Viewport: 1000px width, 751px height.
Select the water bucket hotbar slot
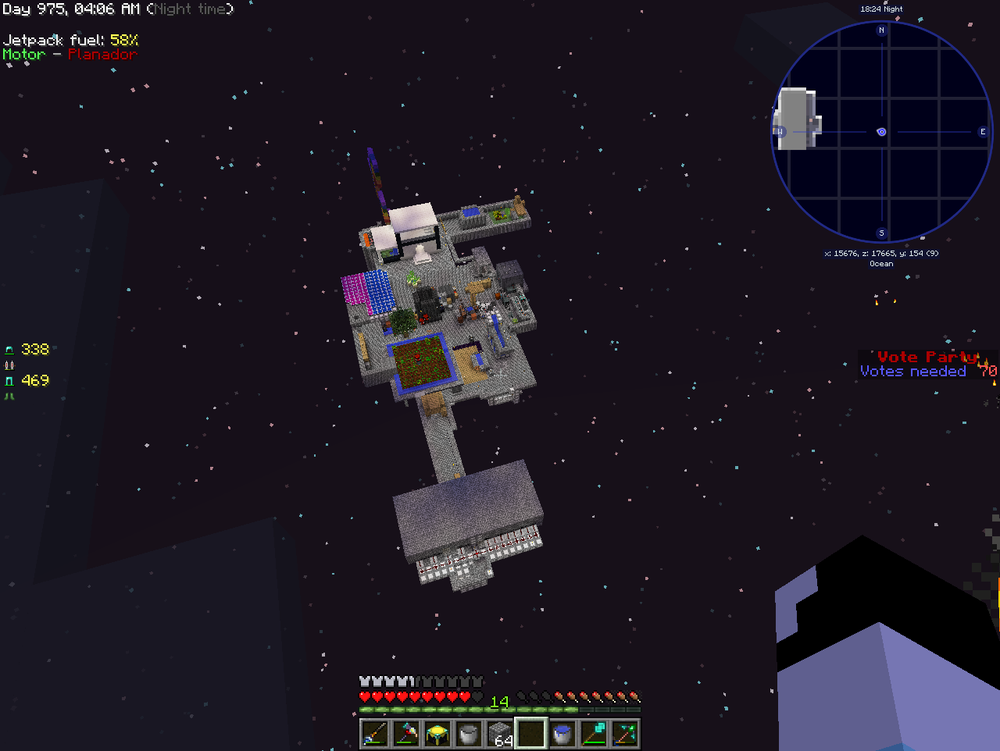click(x=562, y=734)
